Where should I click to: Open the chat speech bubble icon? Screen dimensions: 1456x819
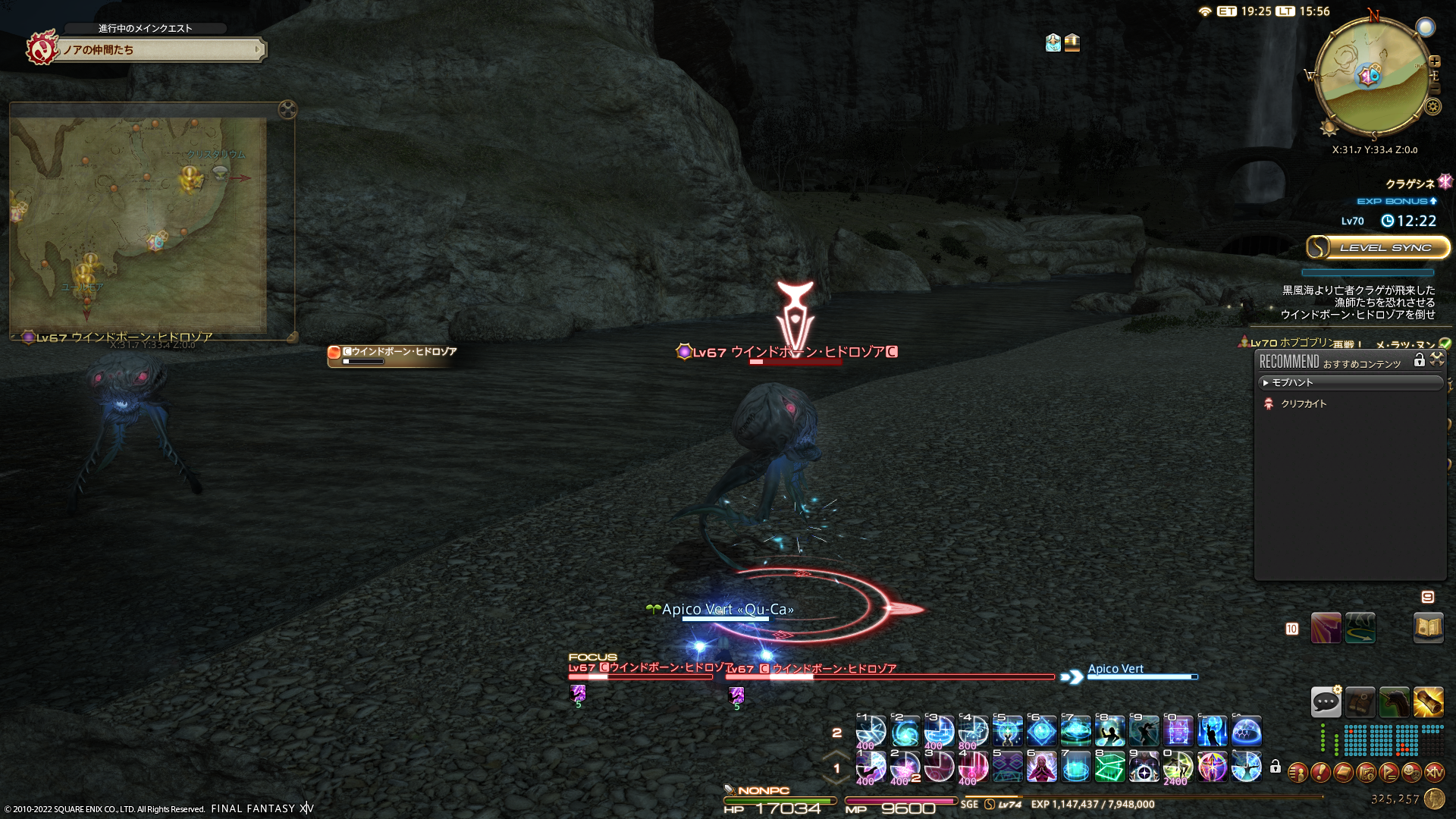pos(1326,702)
